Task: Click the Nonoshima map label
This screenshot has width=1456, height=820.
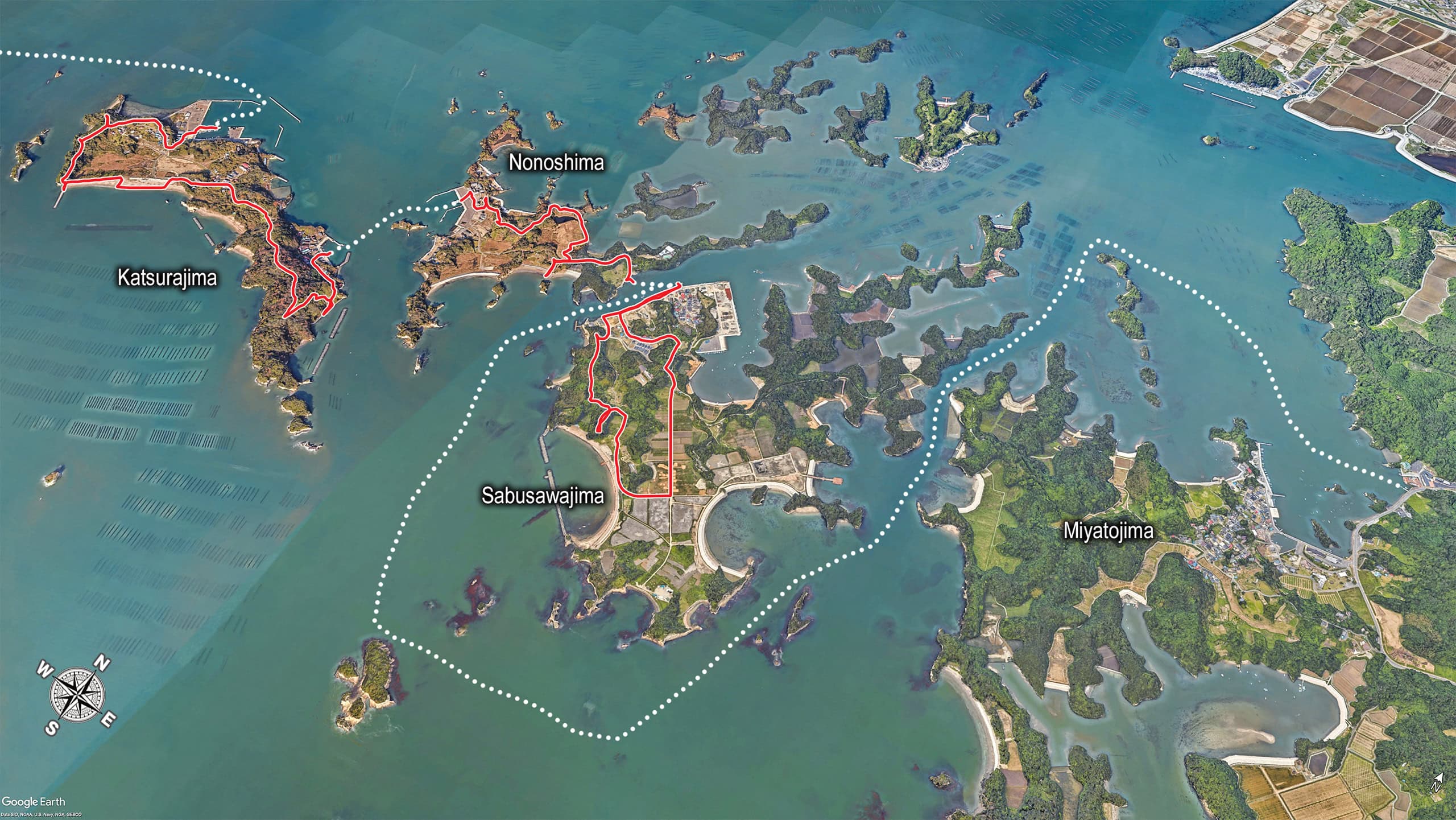Action: point(556,163)
